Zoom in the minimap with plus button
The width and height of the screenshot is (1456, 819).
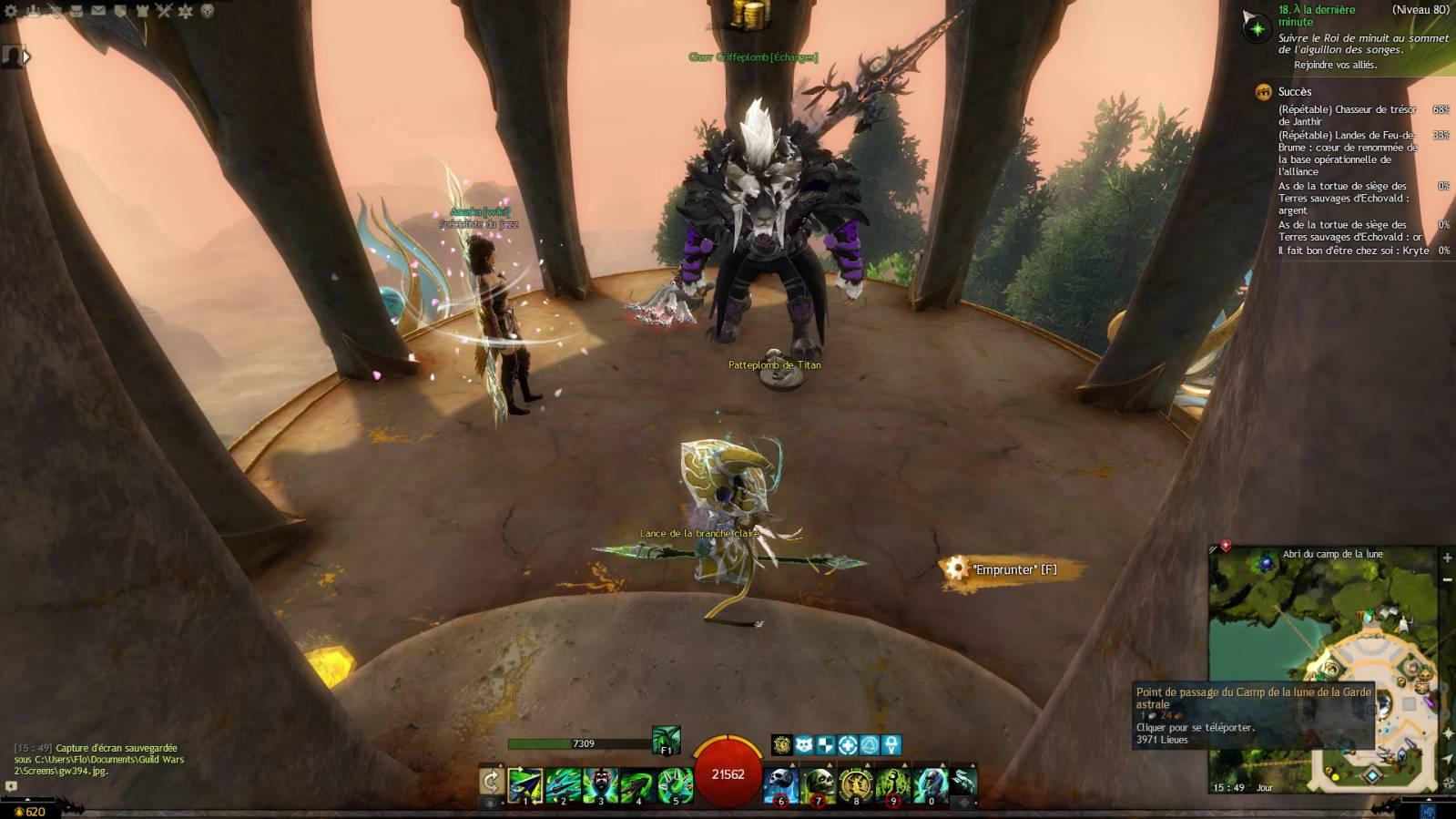[1447, 558]
